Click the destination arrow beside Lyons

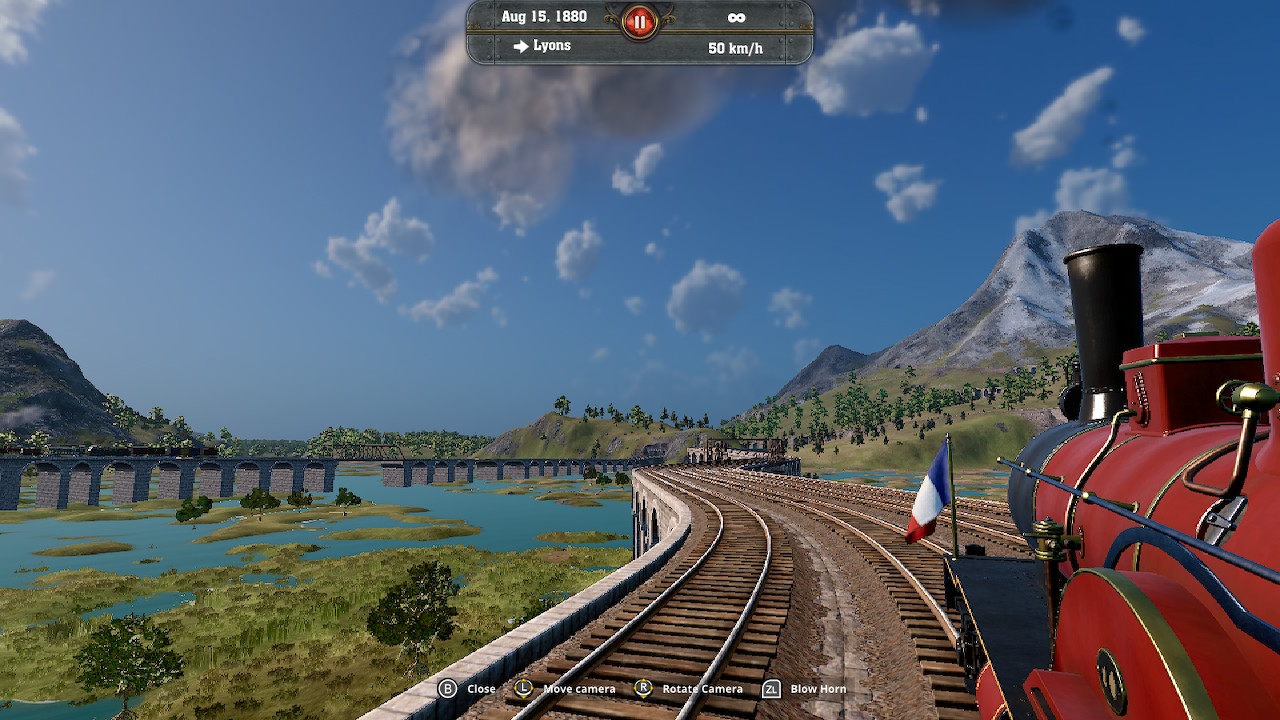(x=519, y=45)
